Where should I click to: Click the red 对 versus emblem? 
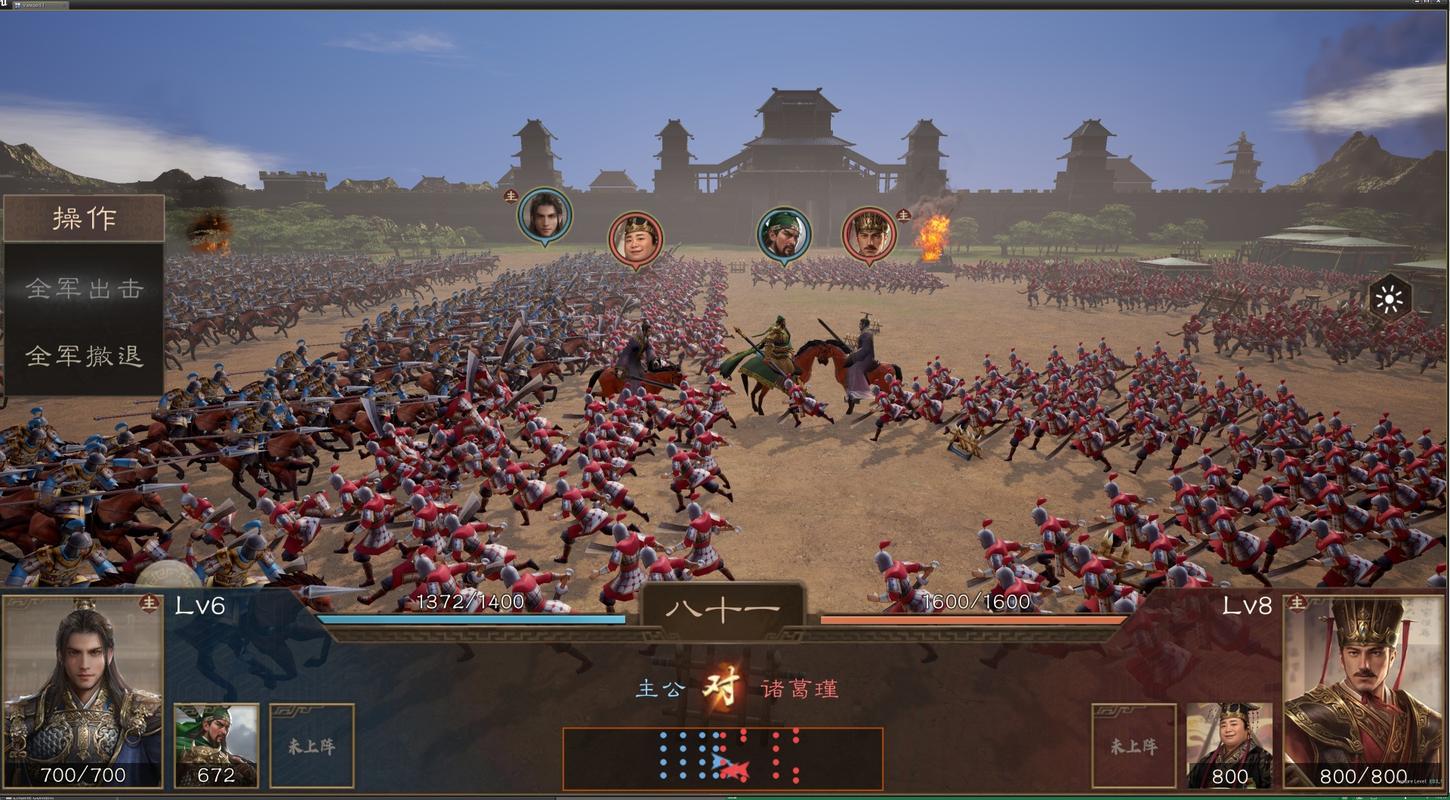[723, 689]
